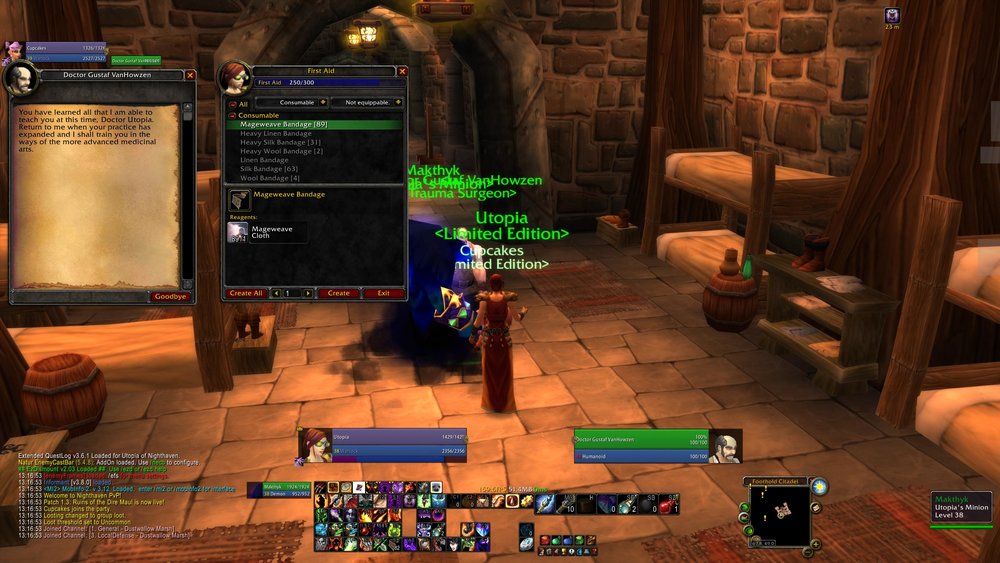Select the Heavy Linen Bandage recipe

coord(276,133)
